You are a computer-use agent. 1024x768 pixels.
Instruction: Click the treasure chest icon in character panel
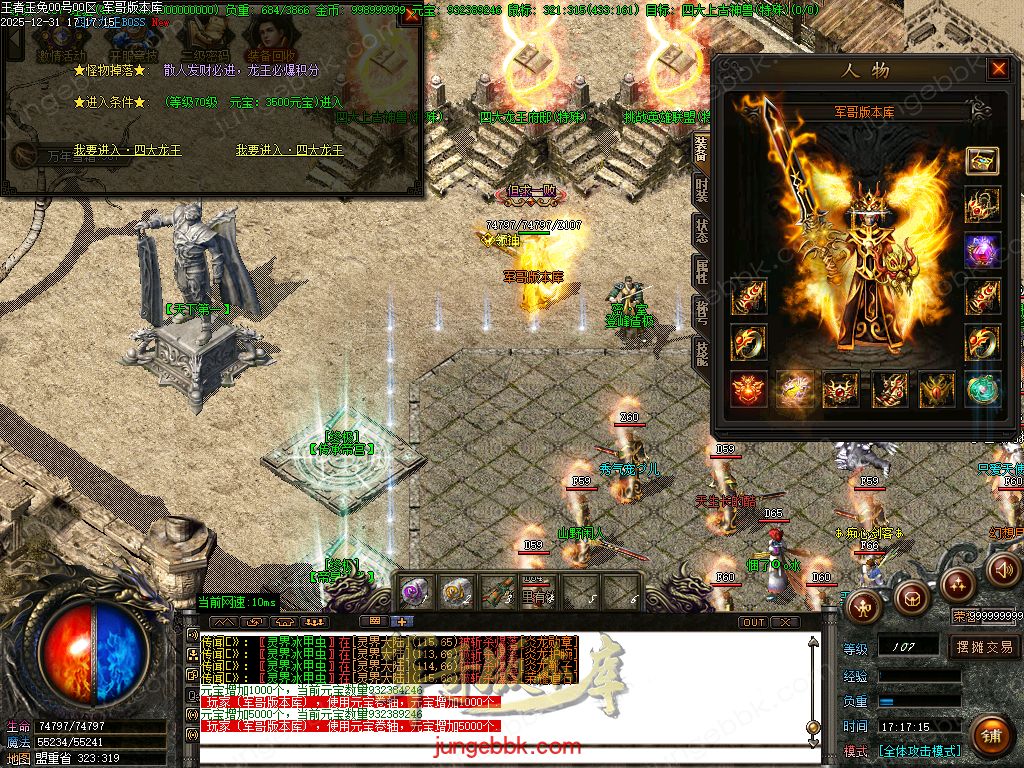point(982,162)
